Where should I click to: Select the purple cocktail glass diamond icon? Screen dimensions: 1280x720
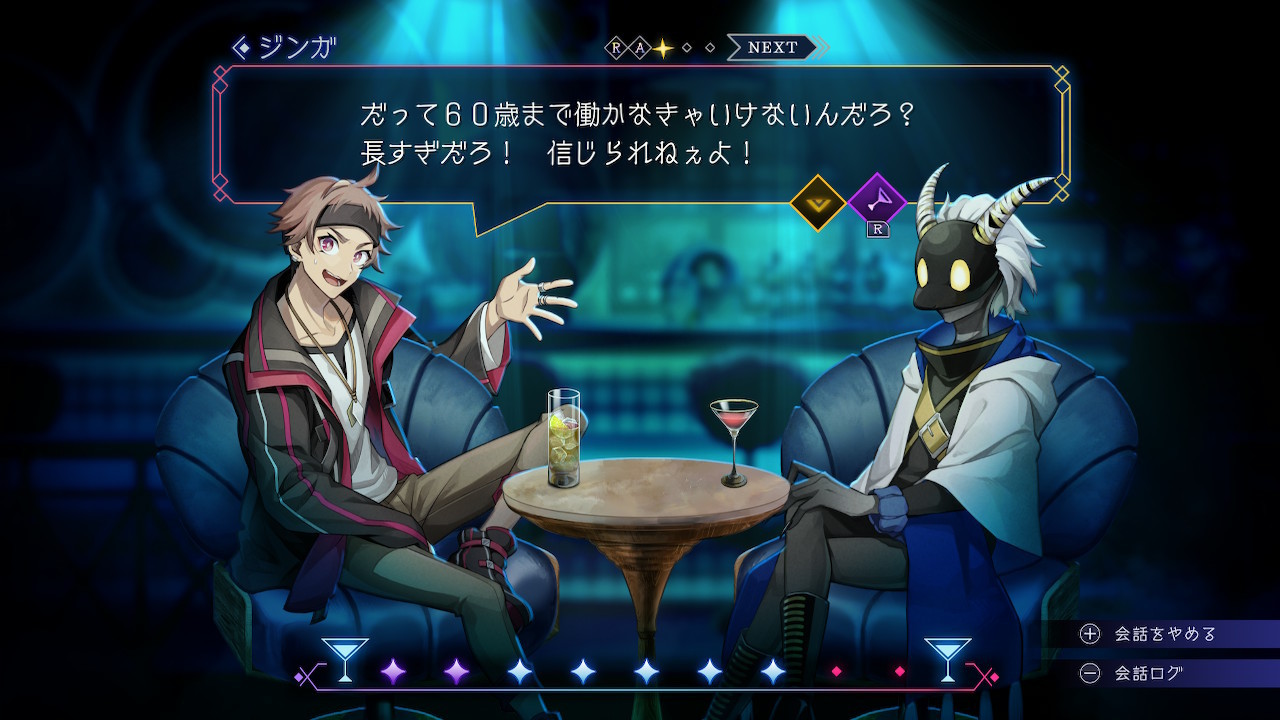tap(876, 203)
